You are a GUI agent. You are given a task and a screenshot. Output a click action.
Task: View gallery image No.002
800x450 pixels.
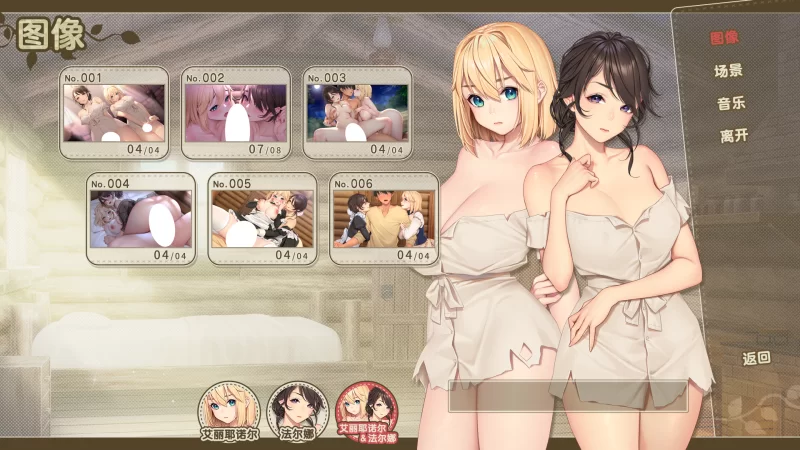(x=236, y=112)
